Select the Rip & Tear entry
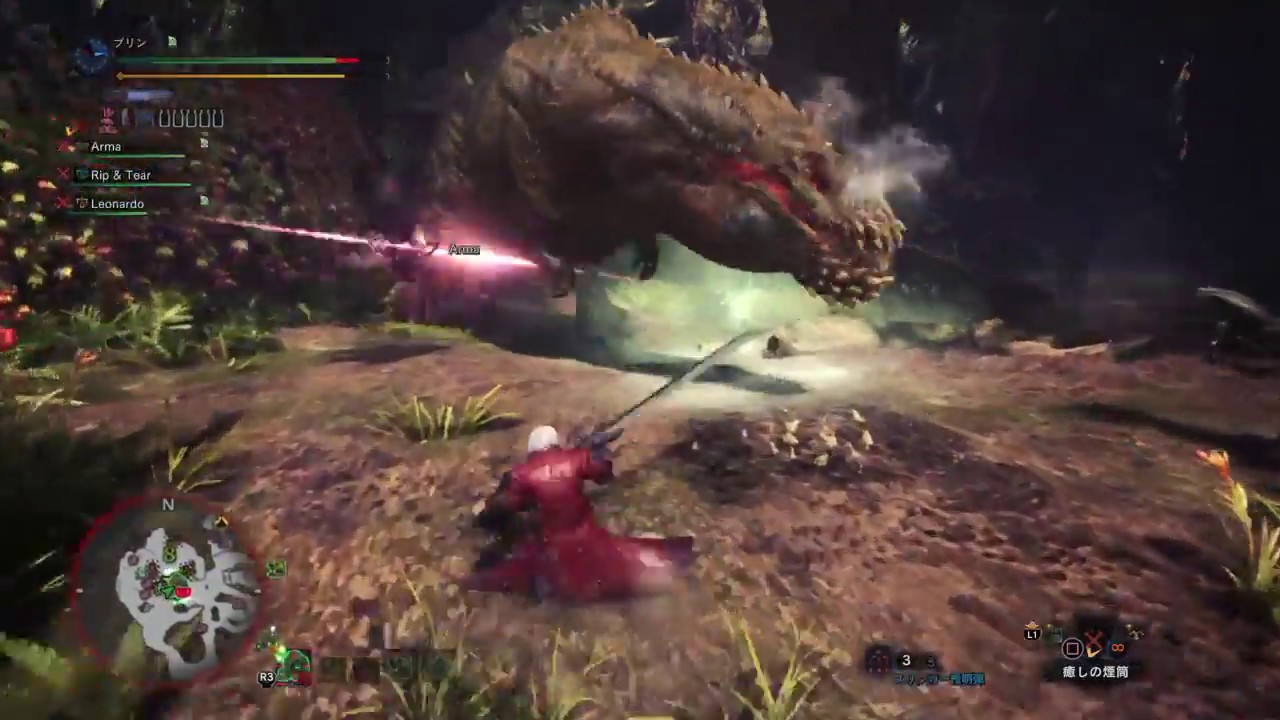1280x720 pixels. [x=121, y=174]
